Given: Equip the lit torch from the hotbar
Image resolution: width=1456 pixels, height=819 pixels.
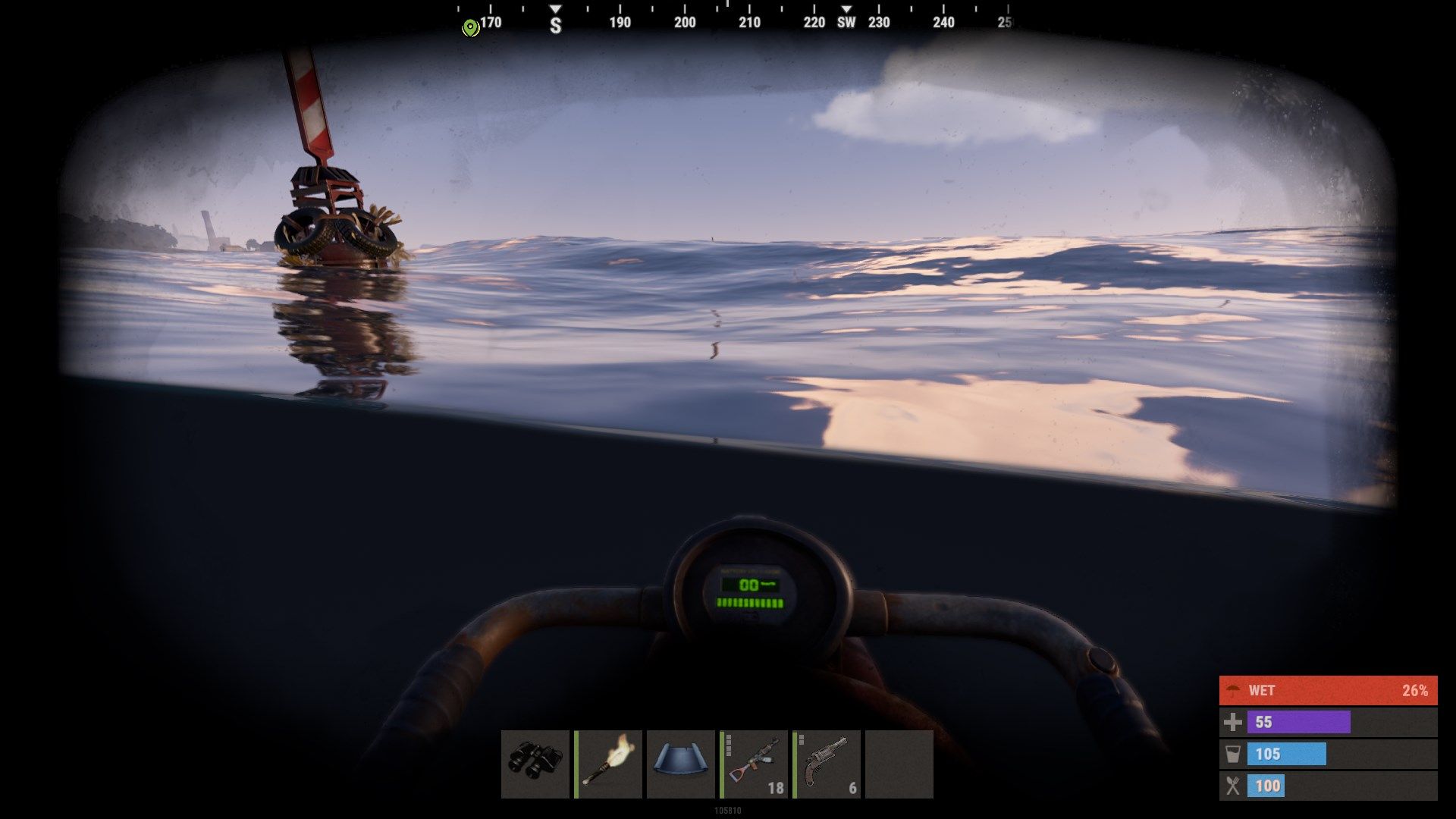Looking at the screenshot, I should click(608, 764).
